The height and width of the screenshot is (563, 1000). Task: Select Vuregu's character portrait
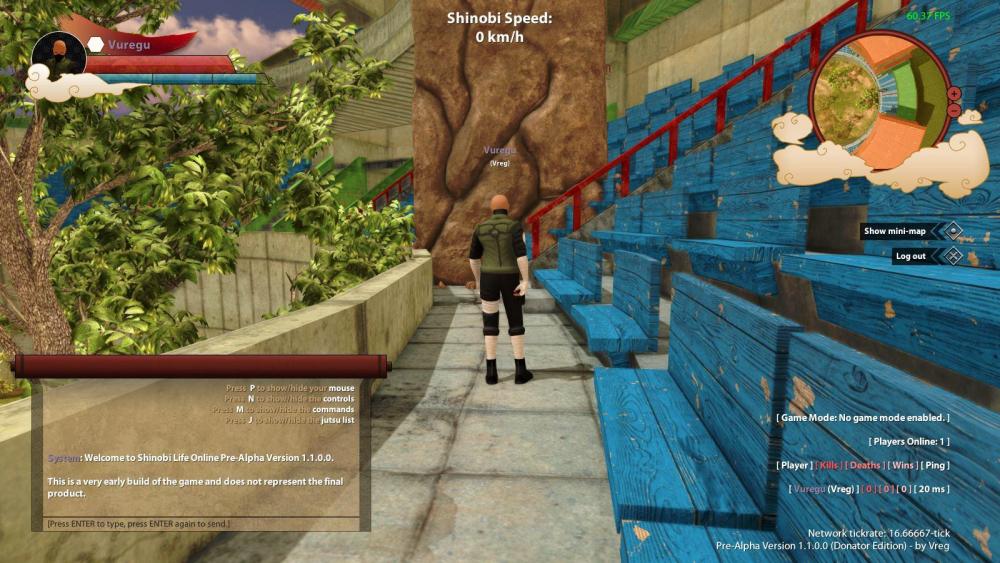click(60, 55)
